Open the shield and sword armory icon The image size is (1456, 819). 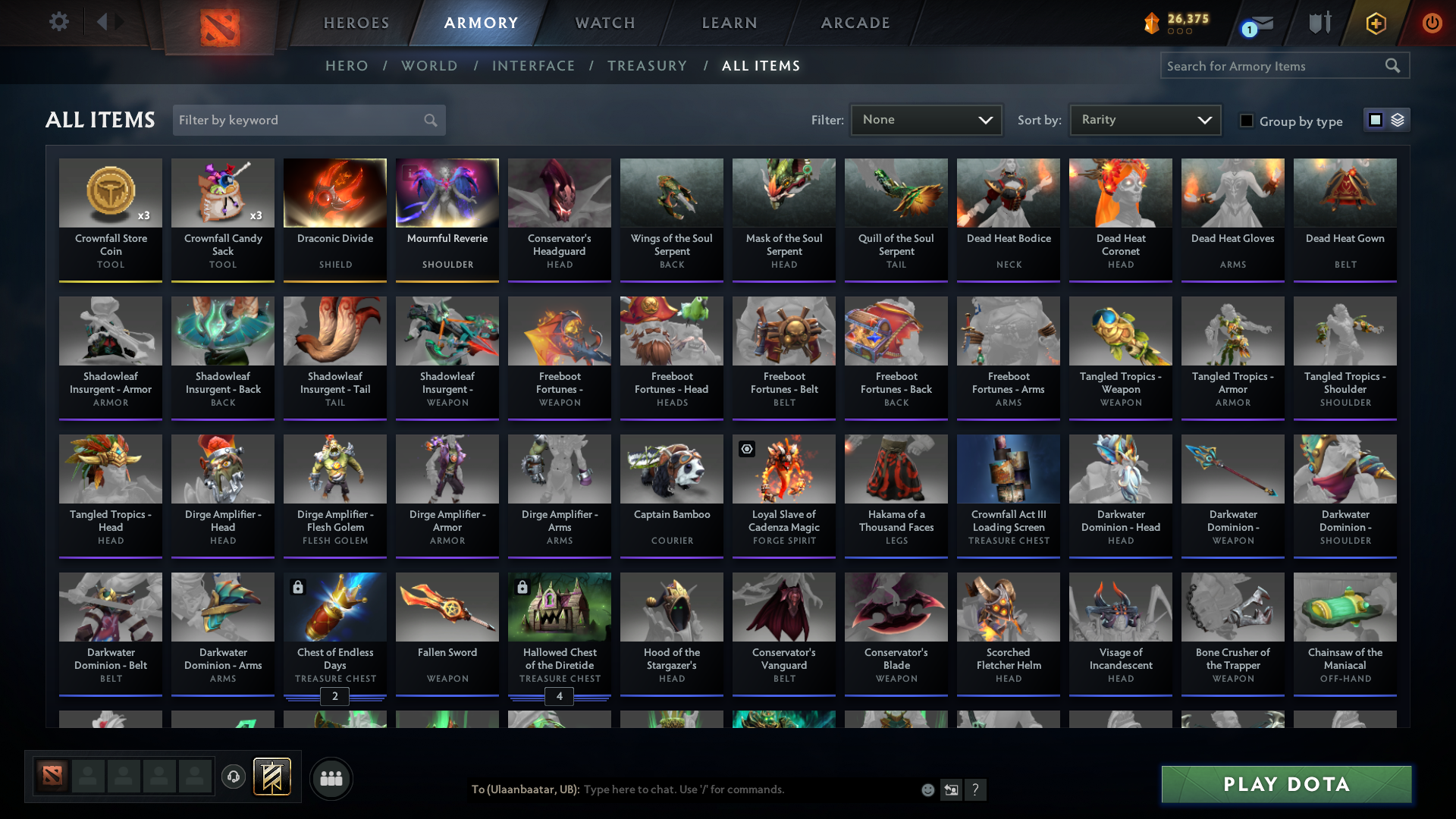tap(1319, 23)
